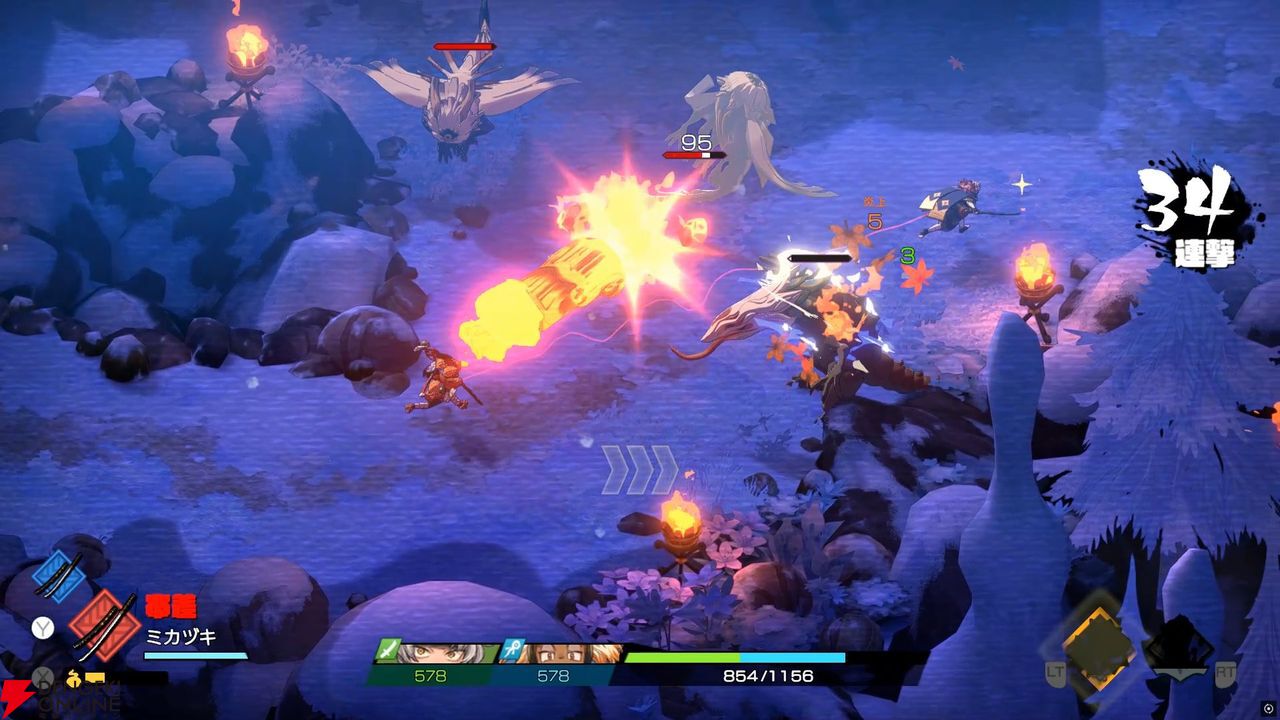
Task: Click the small target icon in the corner
Action: coord(1267,707)
